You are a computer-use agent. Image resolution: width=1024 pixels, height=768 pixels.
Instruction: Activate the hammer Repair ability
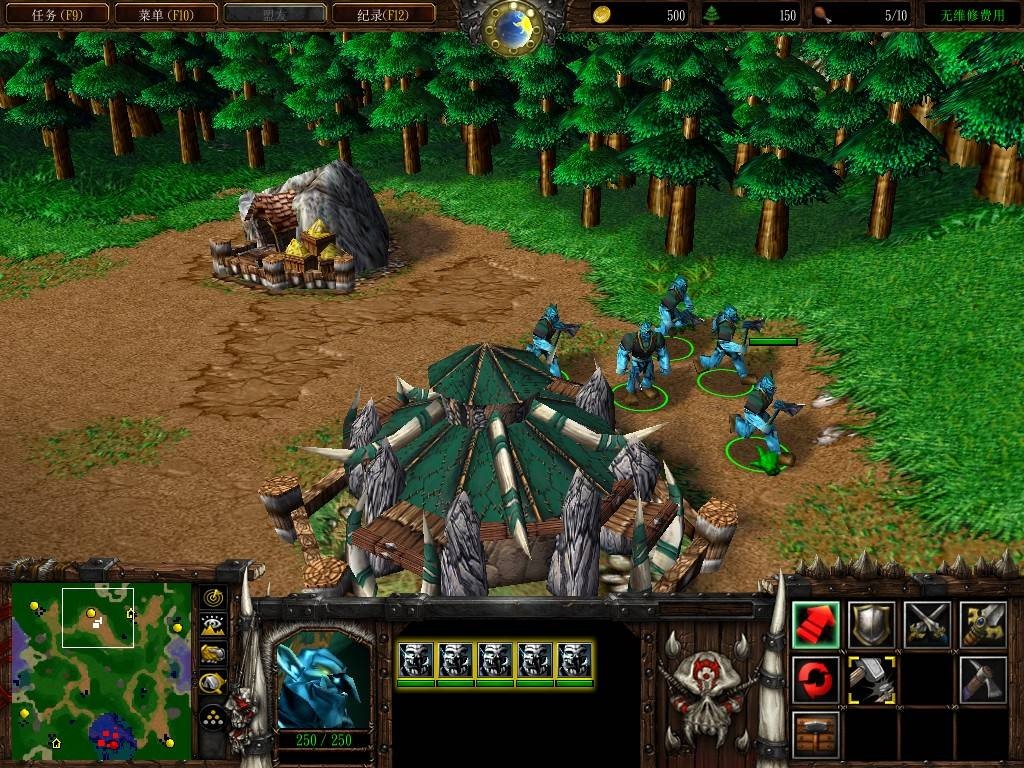(x=872, y=680)
